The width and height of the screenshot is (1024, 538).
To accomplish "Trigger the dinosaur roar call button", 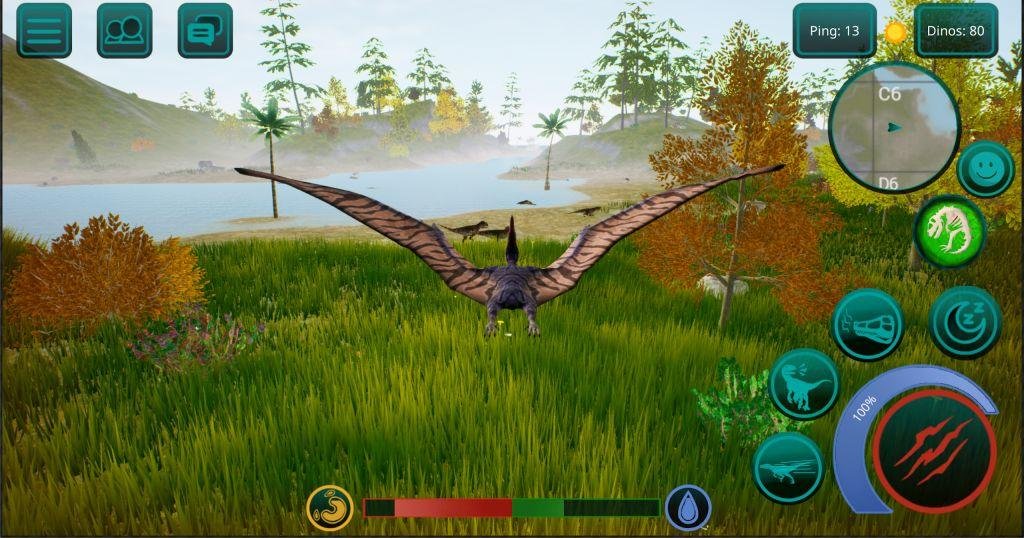I will coord(804,384).
